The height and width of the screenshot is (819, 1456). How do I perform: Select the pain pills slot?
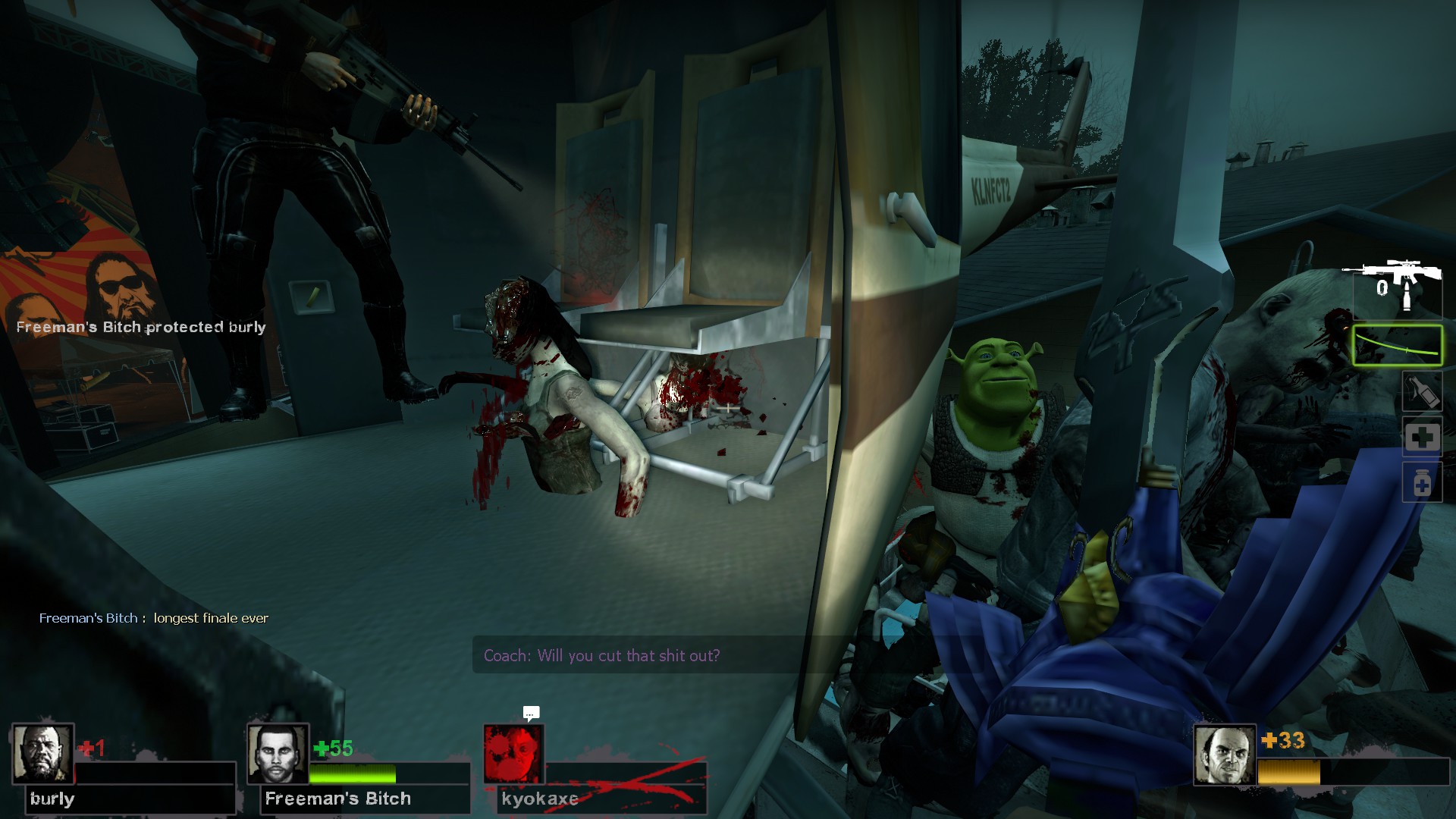pyautogui.click(x=1421, y=483)
